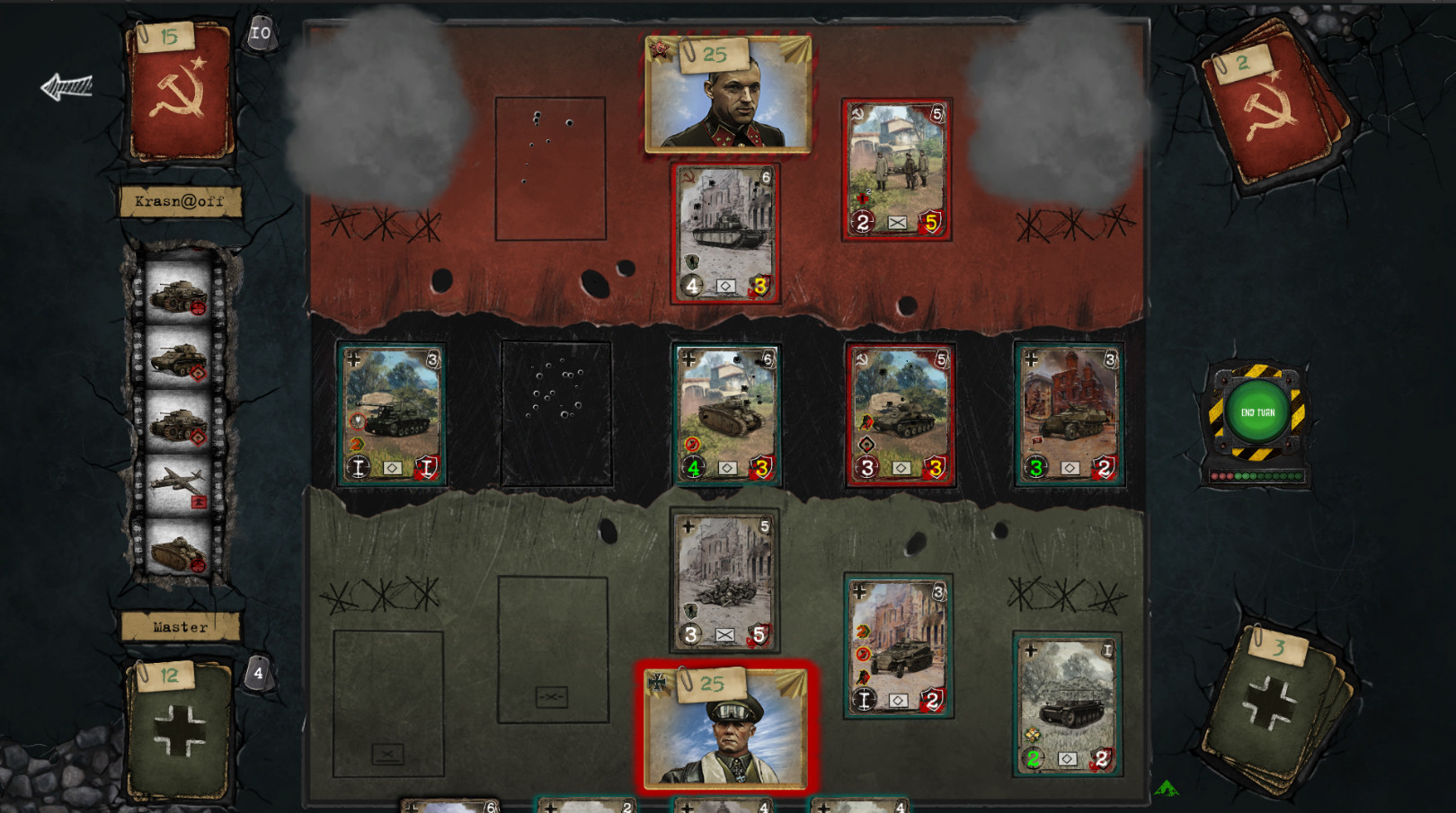
Task: Click the player name Master
Action: 178,626
